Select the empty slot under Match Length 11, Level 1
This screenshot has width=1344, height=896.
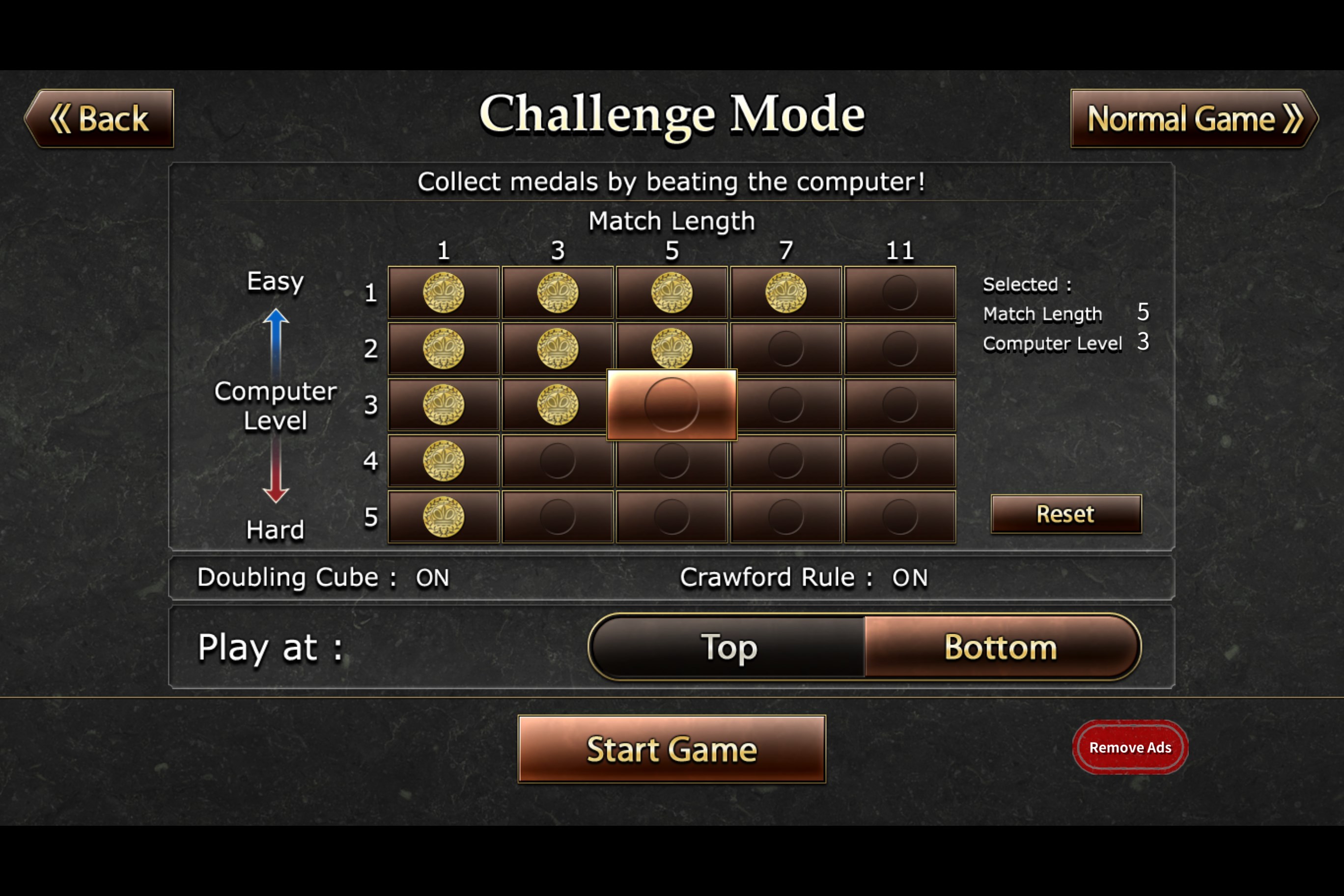(900, 293)
